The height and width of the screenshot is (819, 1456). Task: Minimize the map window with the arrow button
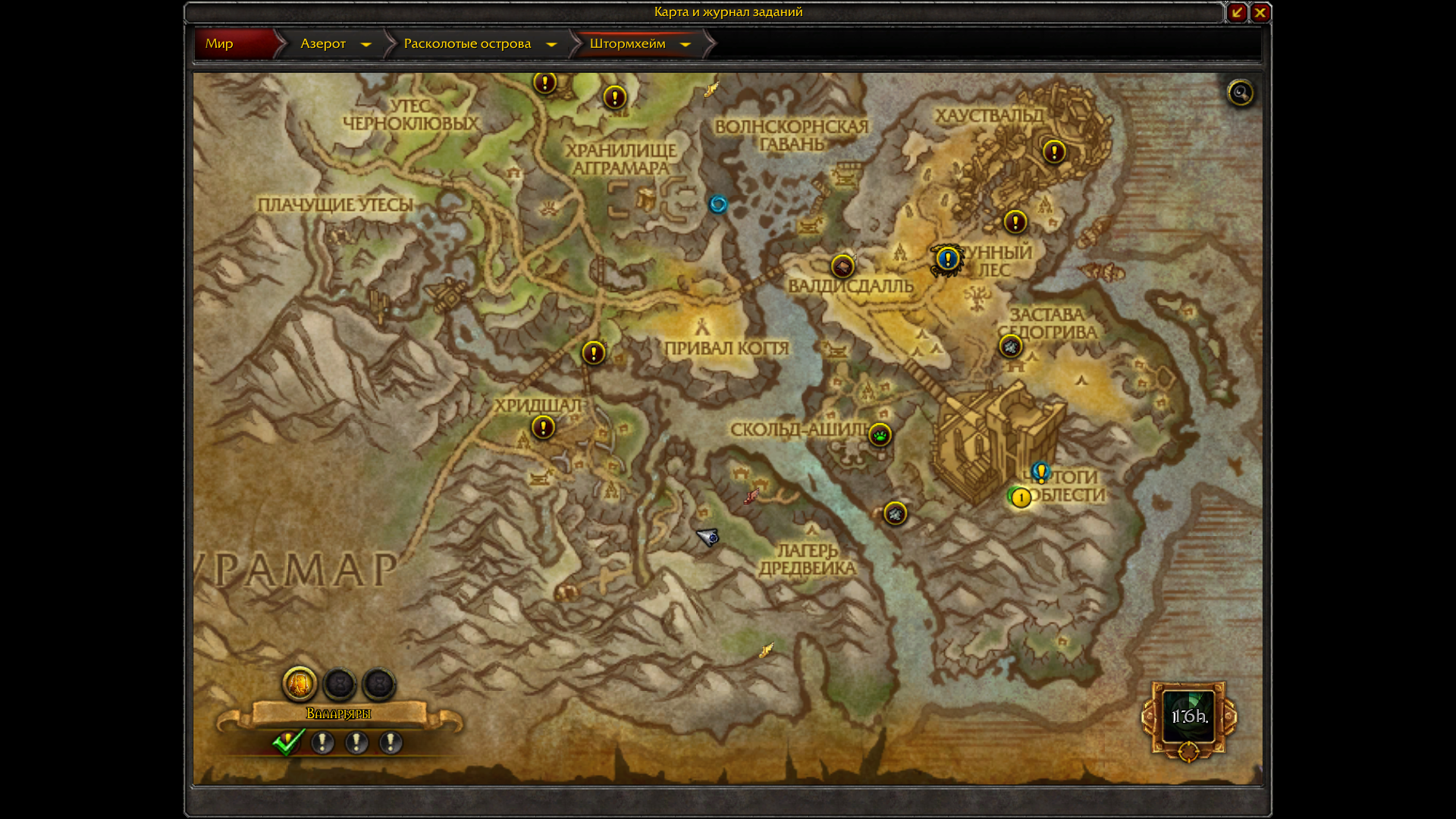point(1237,12)
